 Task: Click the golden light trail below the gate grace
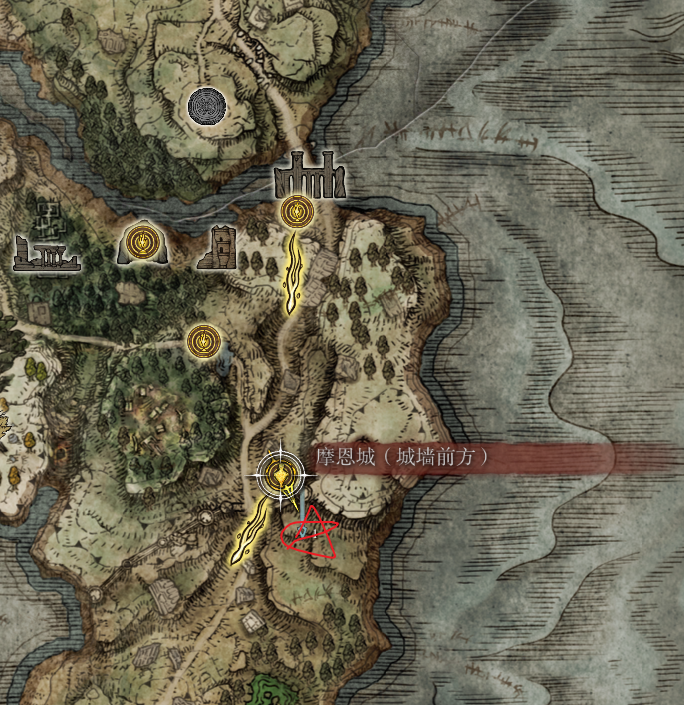(293, 272)
